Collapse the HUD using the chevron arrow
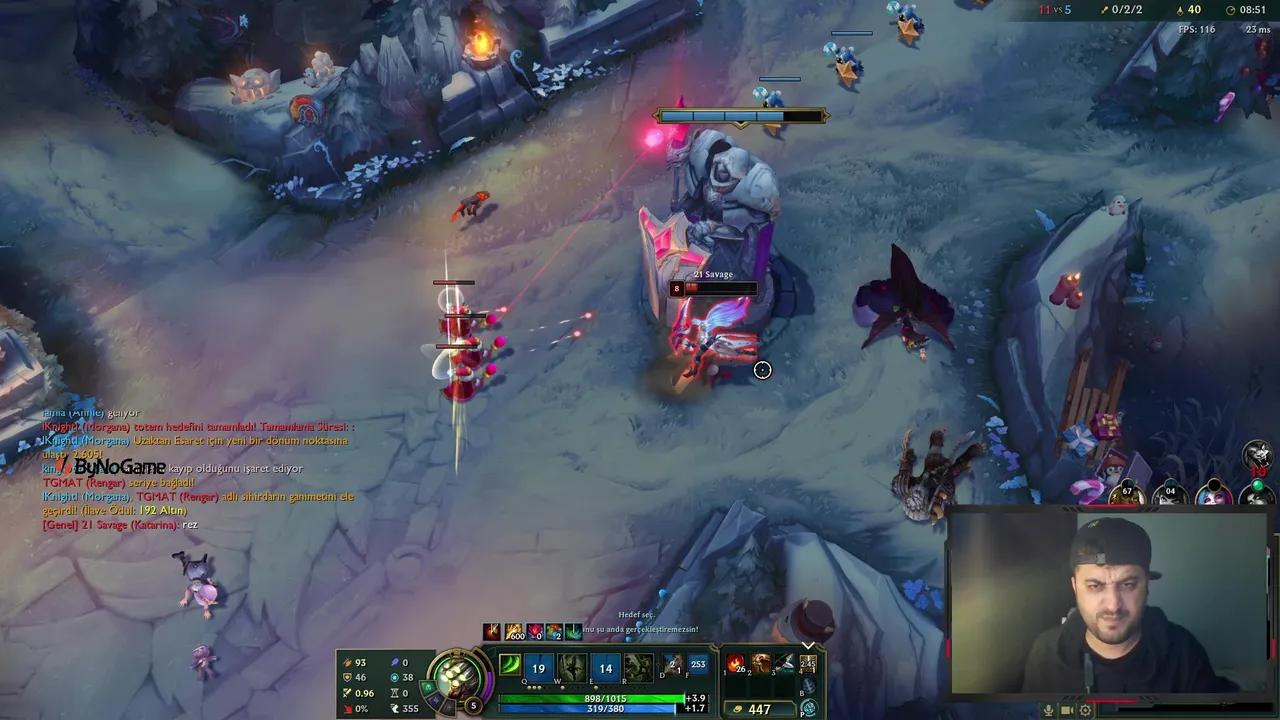The width and height of the screenshot is (1280, 720). [x=809, y=644]
